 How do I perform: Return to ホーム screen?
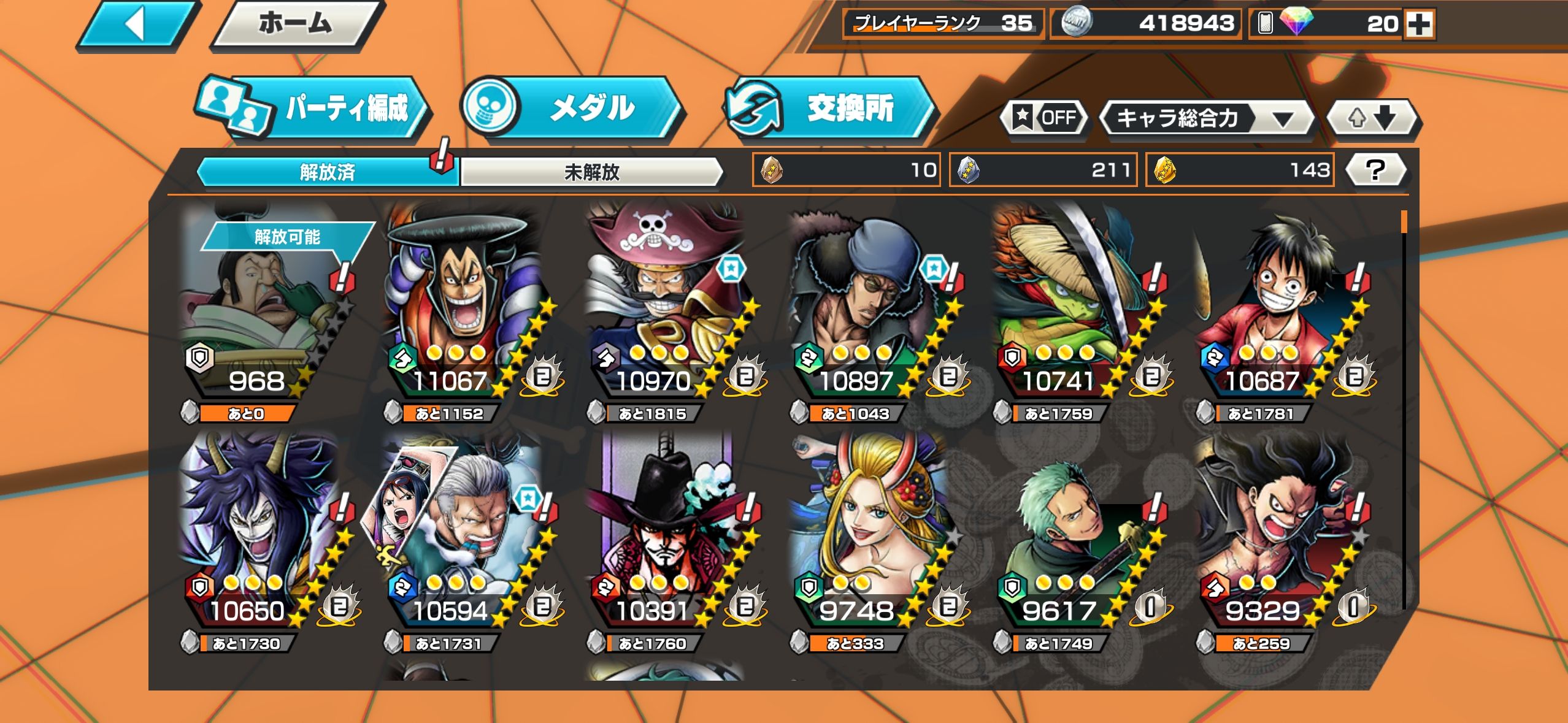click(x=296, y=25)
